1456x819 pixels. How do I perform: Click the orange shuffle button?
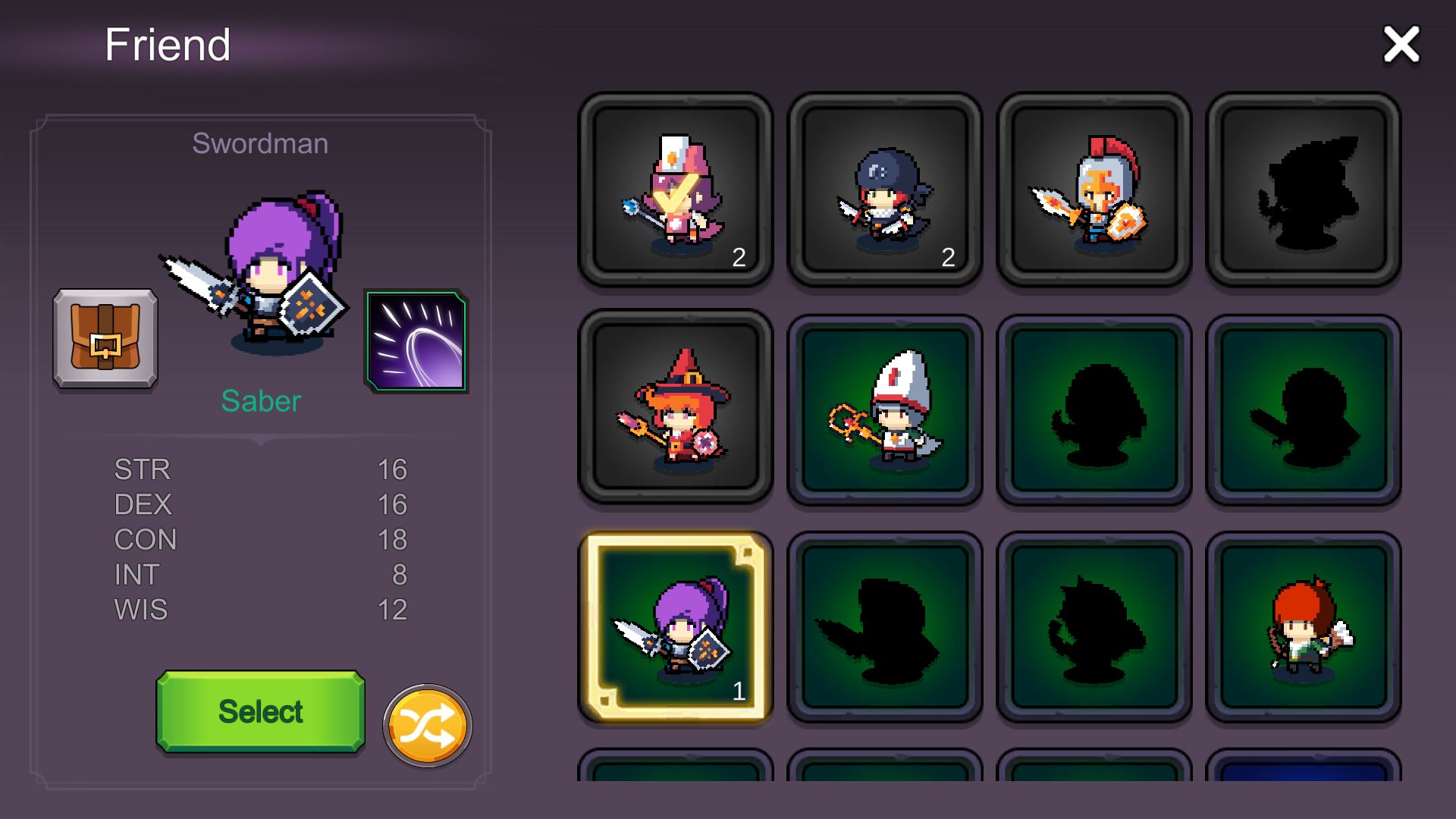pos(427,726)
